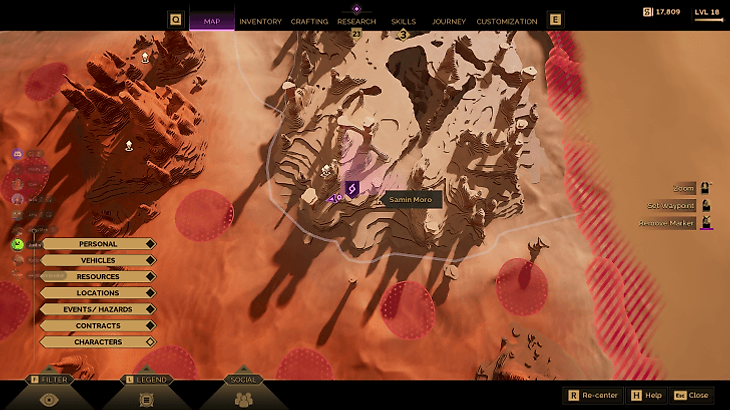
Task: Toggle the Vehicles filter entry
Action: point(98,260)
